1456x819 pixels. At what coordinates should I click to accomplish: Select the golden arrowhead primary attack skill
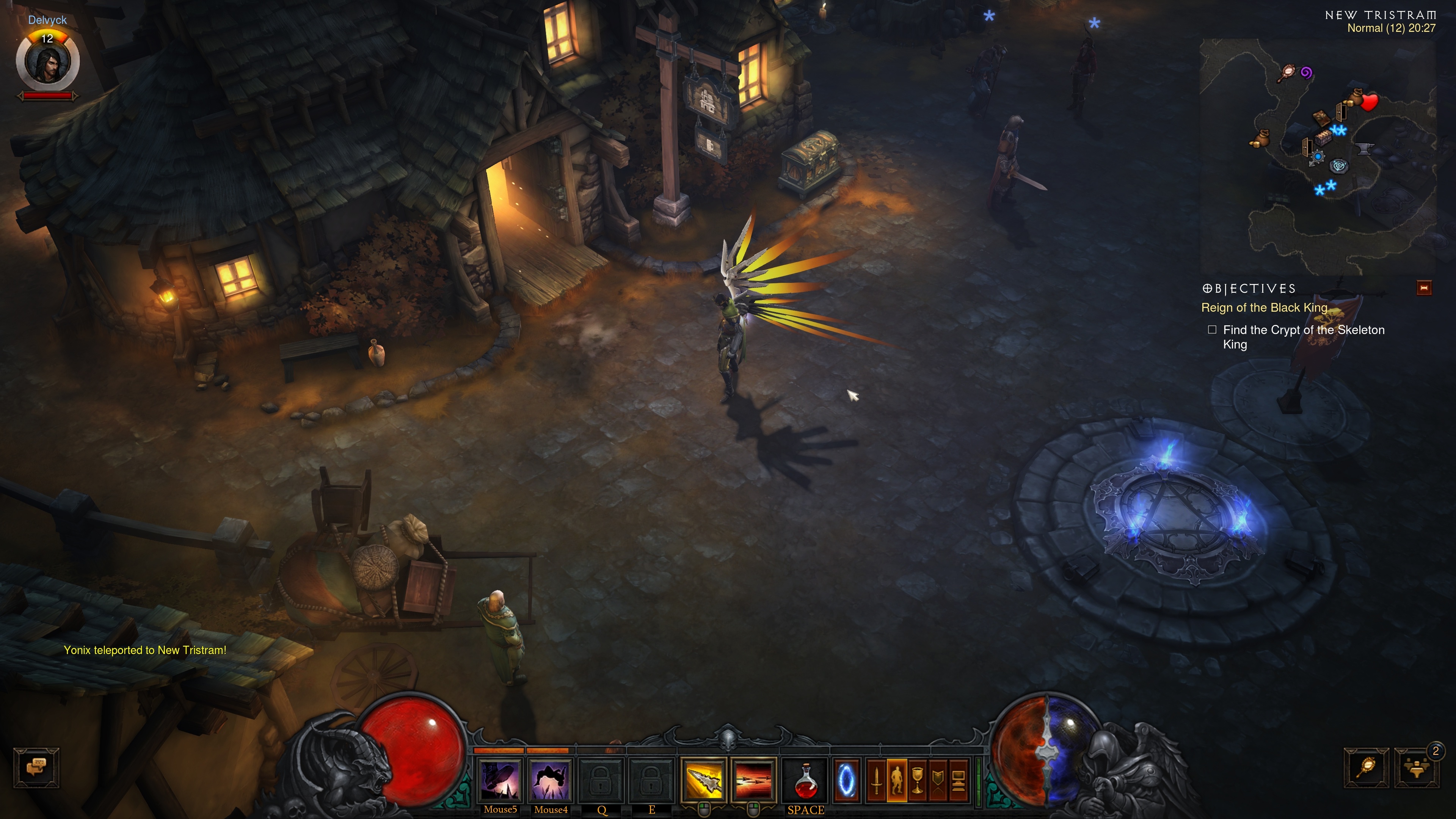(703, 781)
